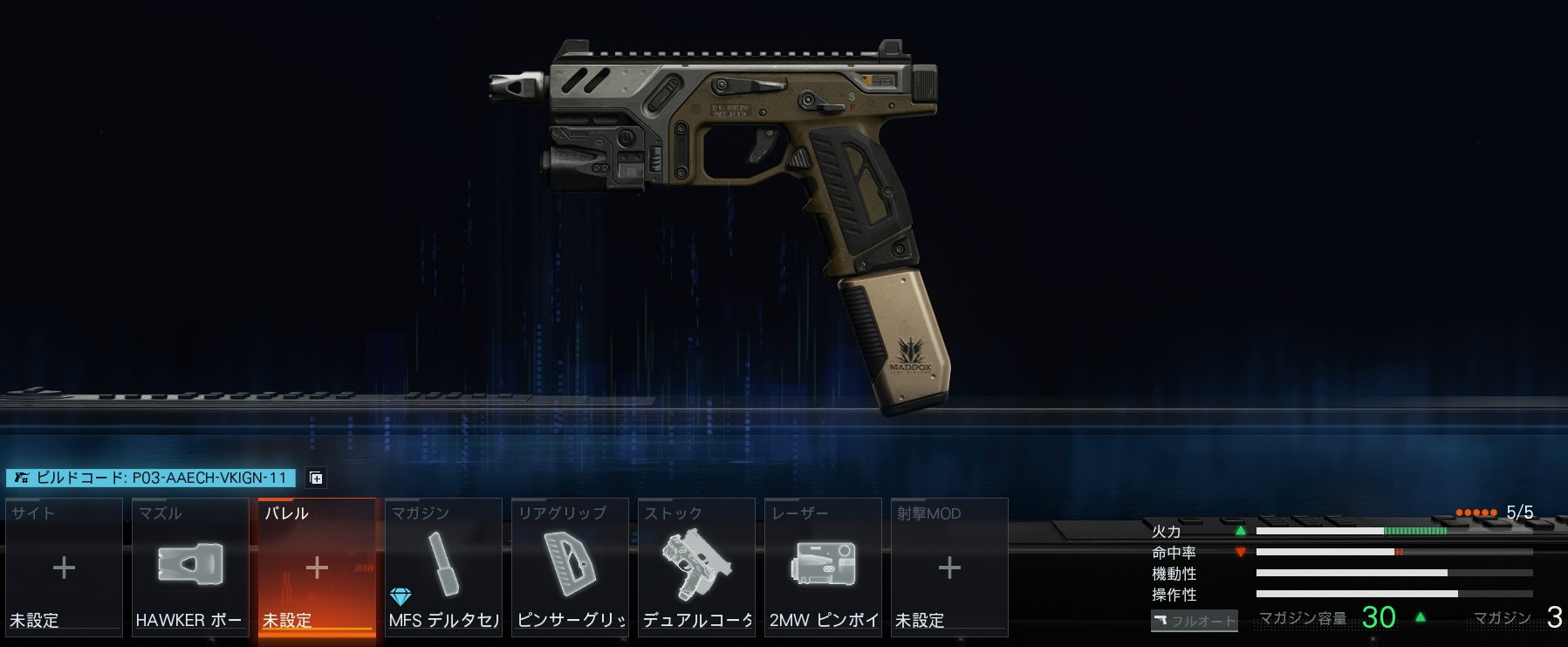Select the リアグリップ slot with ピンサーグリップ
Screen dimensions: 1568x647
pos(570,567)
